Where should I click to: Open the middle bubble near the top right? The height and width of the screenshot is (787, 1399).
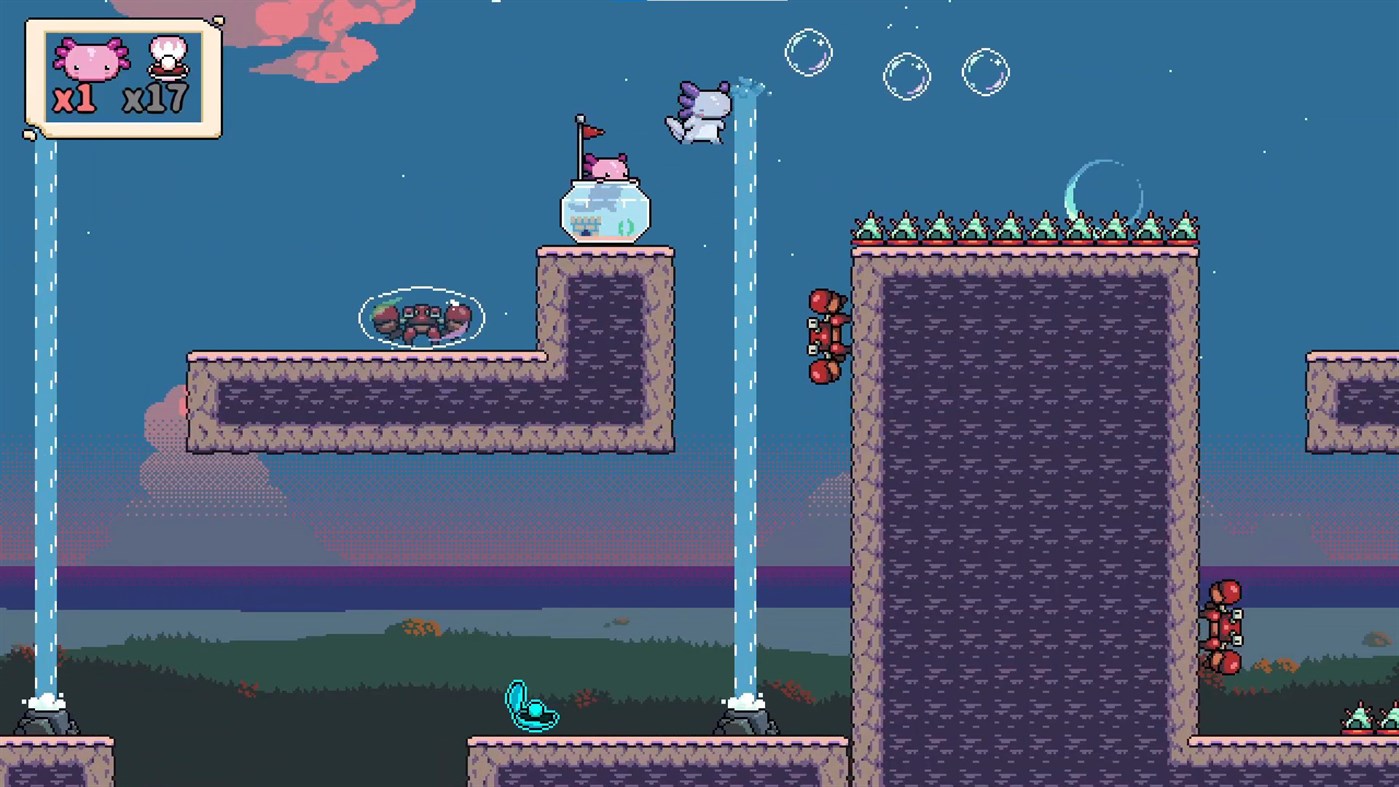(907, 75)
